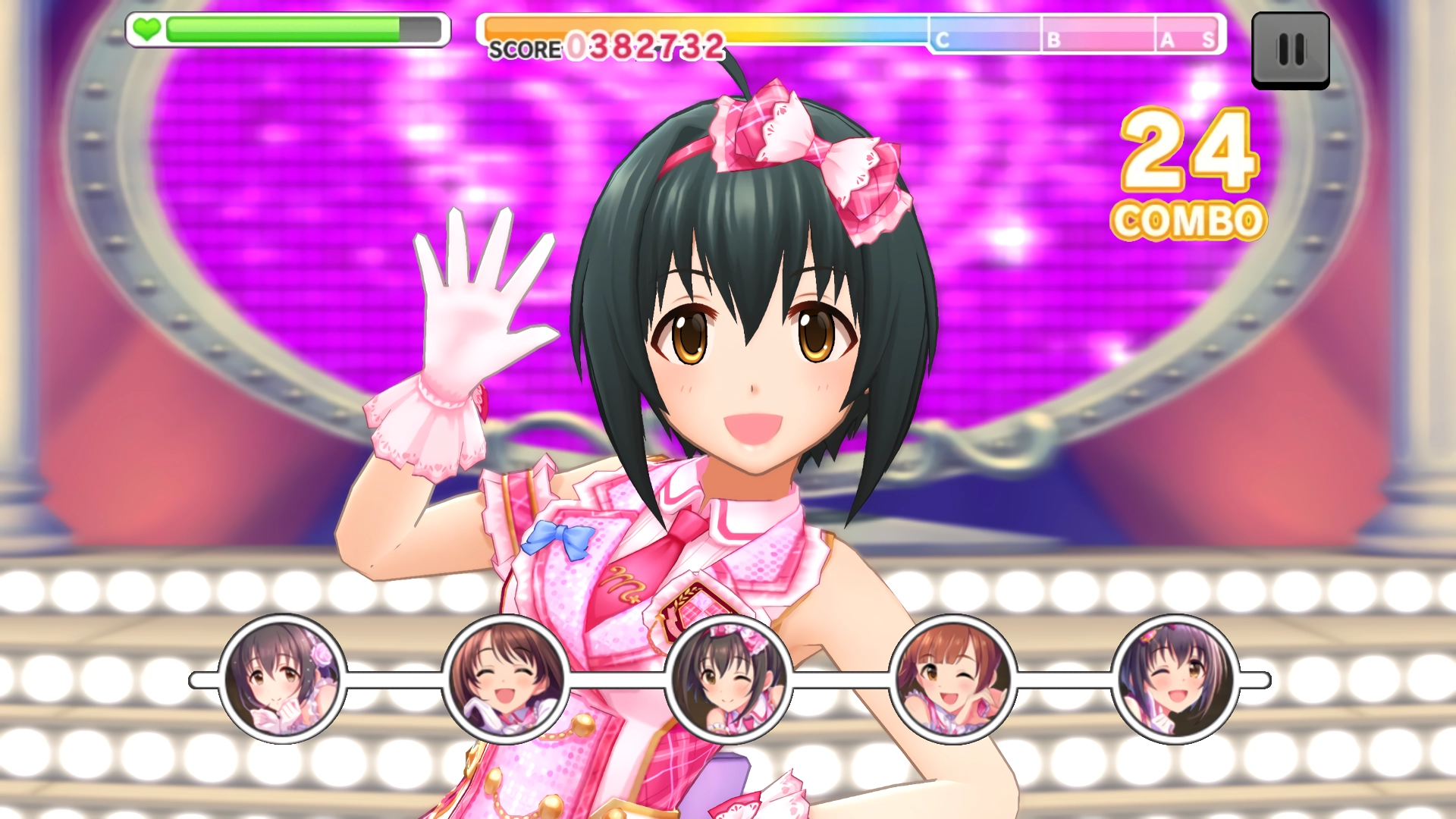Tap the brown-haired idol laughing with both eyes closed
1456x819 pixels.
tap(506, 679)
